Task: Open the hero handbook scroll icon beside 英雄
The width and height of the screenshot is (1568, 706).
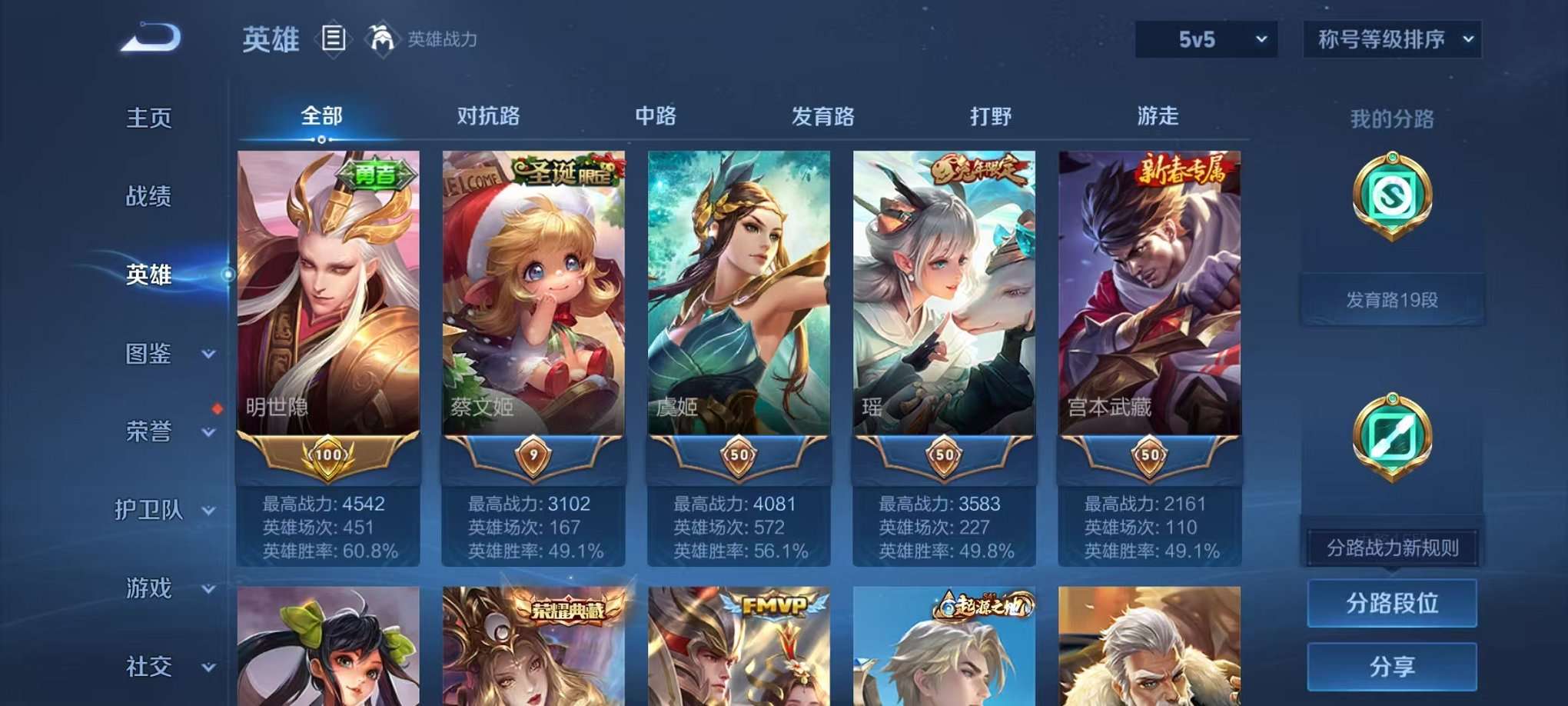Action: pyautogui.click(x=334, y=38)
